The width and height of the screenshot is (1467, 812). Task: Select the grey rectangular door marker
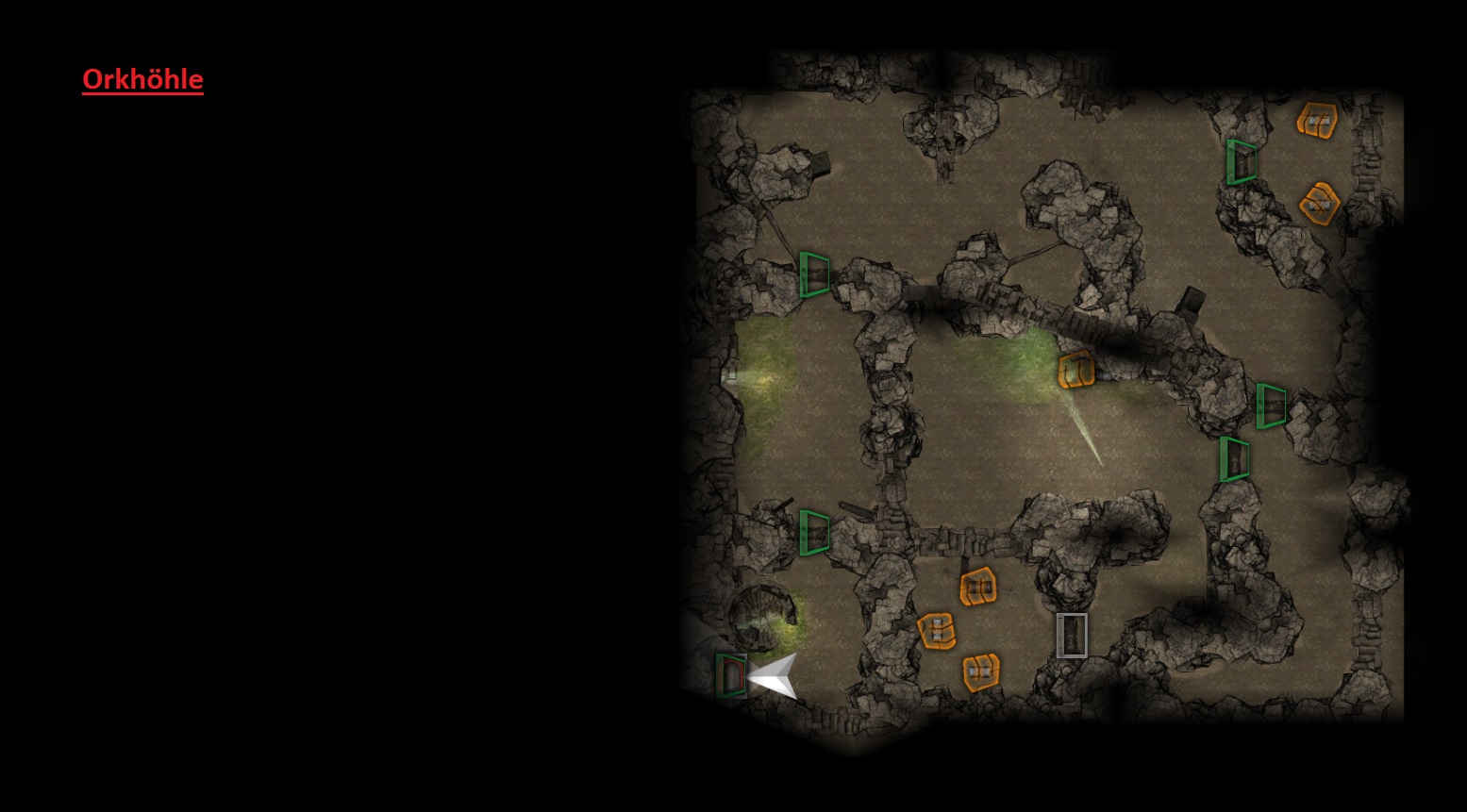click(x=1072, y=635)
